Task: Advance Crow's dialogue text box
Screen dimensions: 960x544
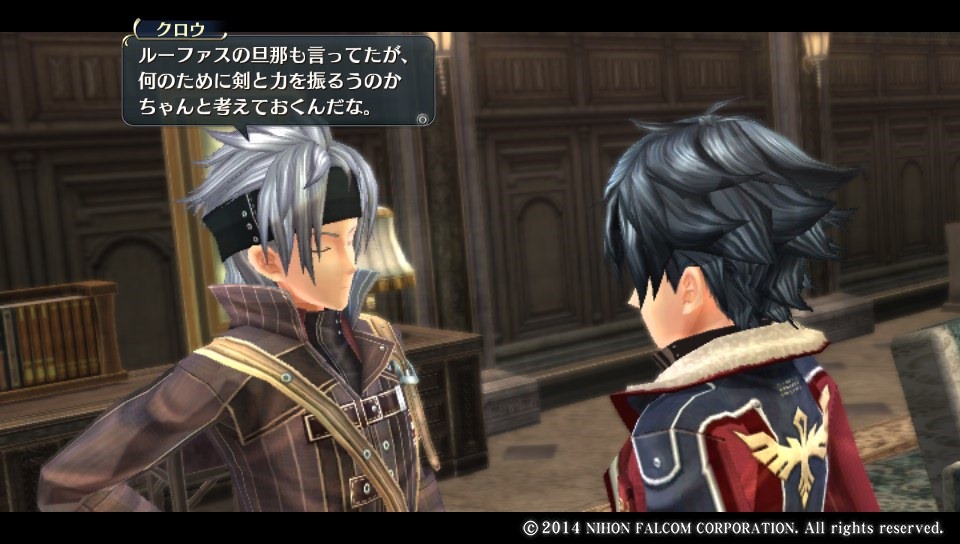Action: (x=423, y=117)
